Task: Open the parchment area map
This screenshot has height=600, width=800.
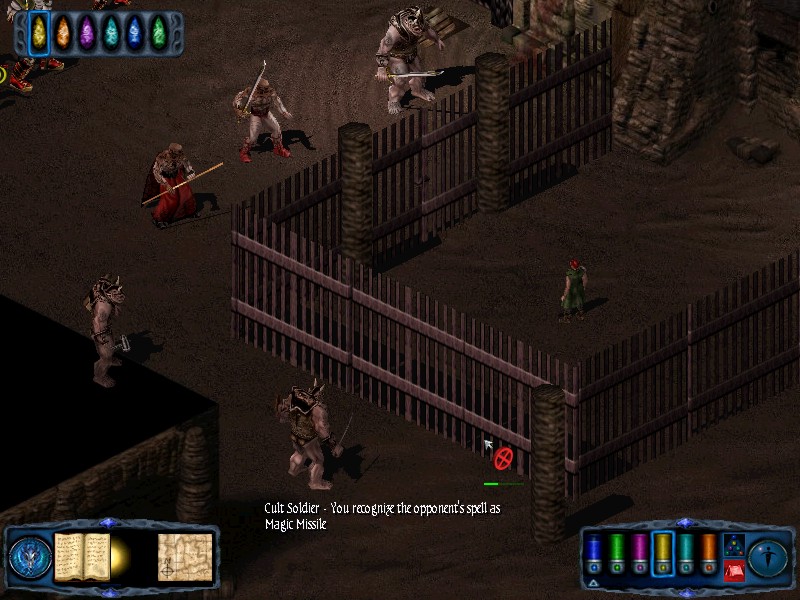Action: tap(184, 557)
